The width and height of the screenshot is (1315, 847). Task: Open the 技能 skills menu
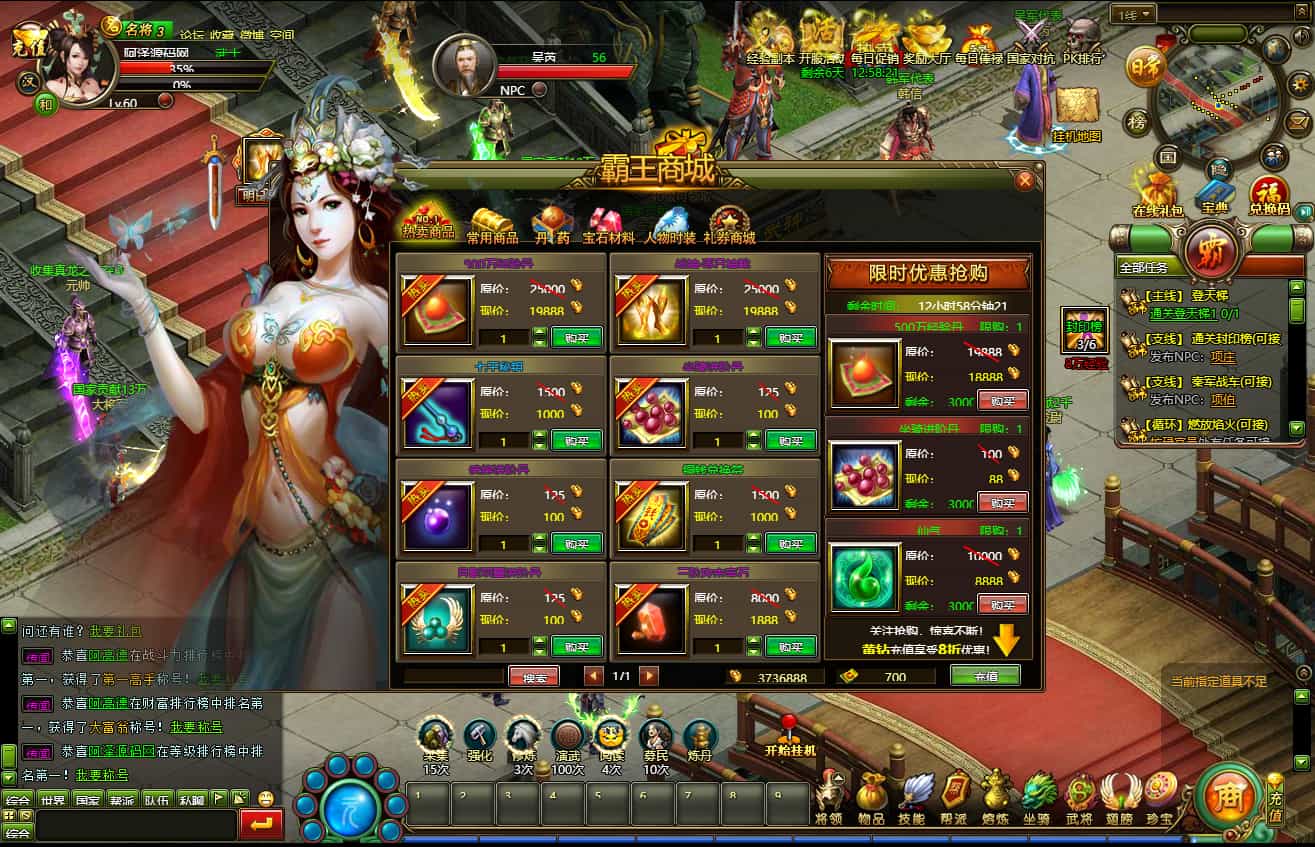(x=913, y=796)
